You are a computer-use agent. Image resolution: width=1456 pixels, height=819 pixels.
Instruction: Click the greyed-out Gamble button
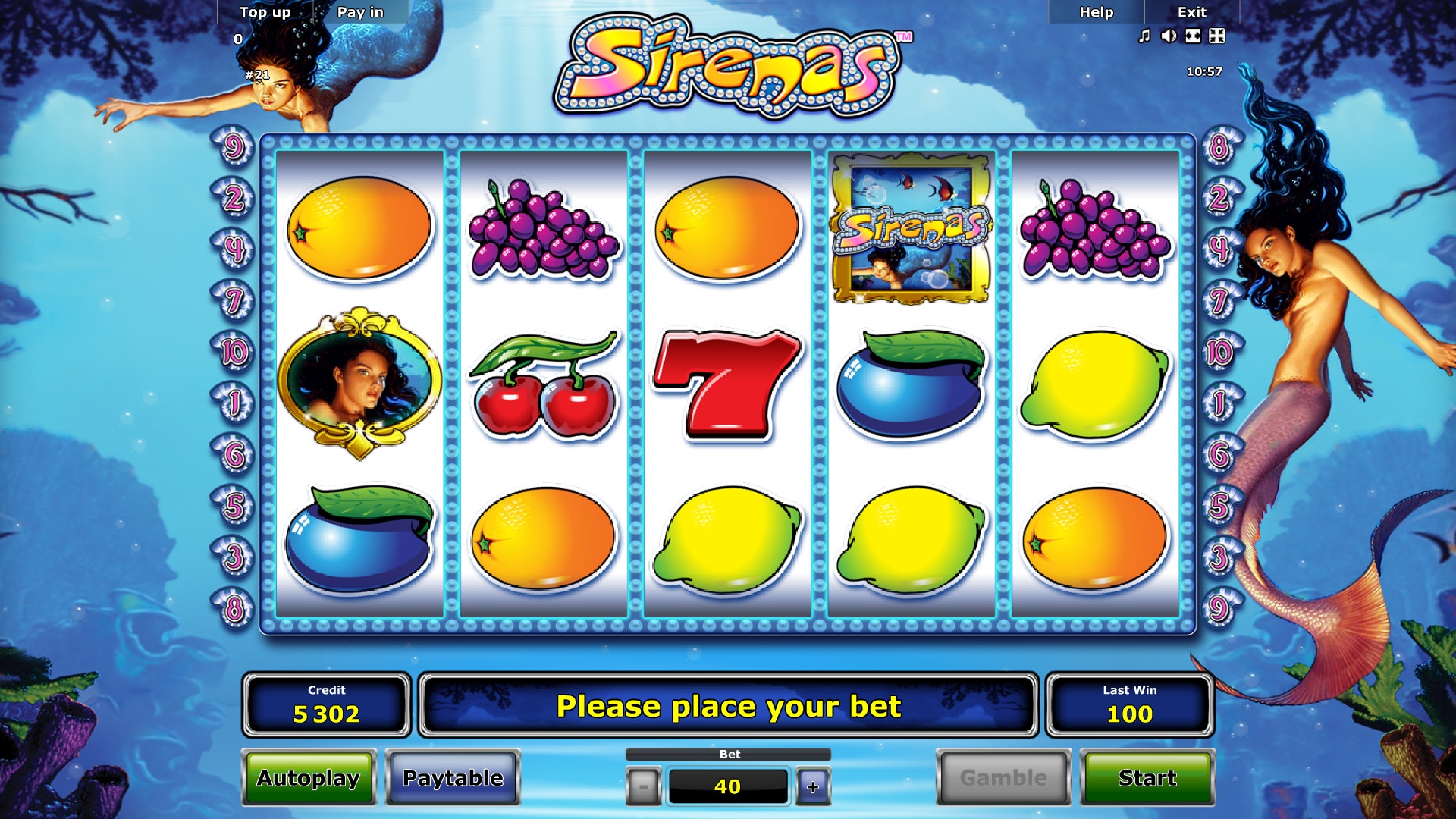tap(1003, 778)
